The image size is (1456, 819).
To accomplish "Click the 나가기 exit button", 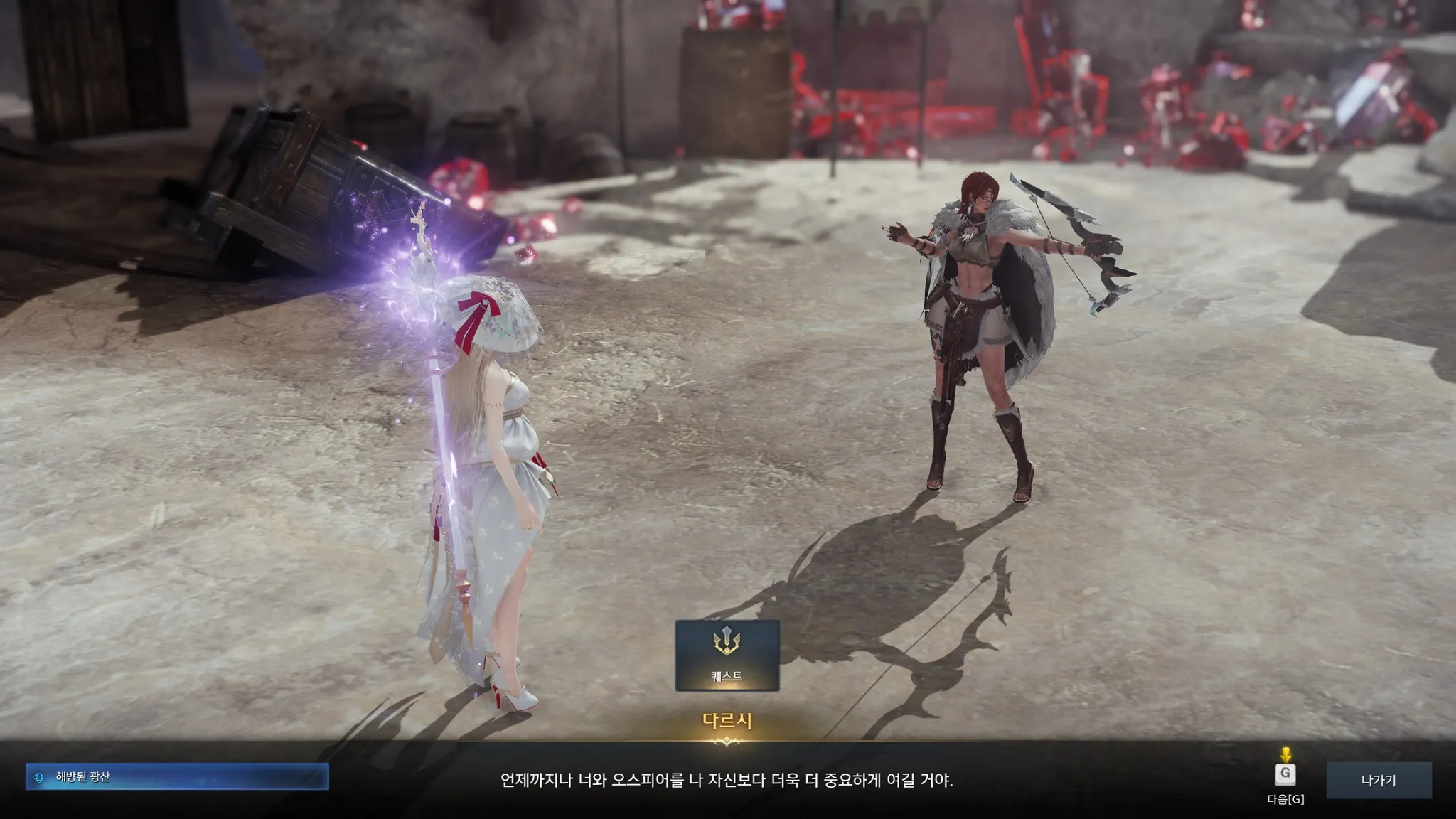I will point(1378,780).
